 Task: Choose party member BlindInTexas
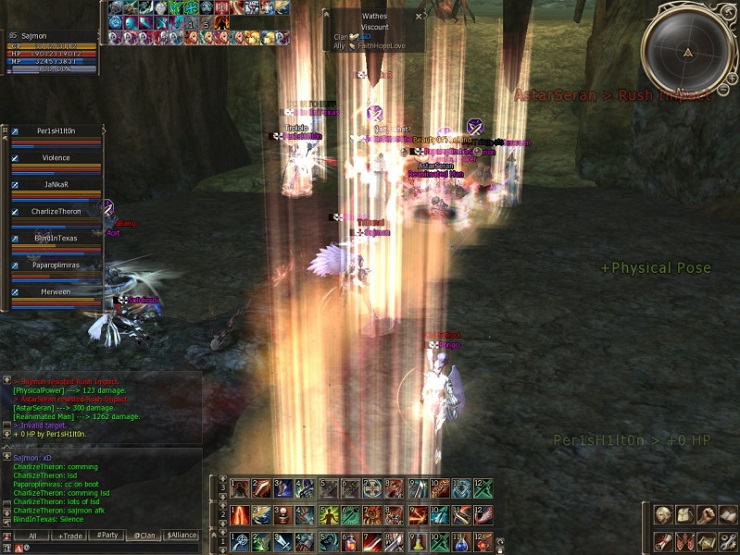56,238
